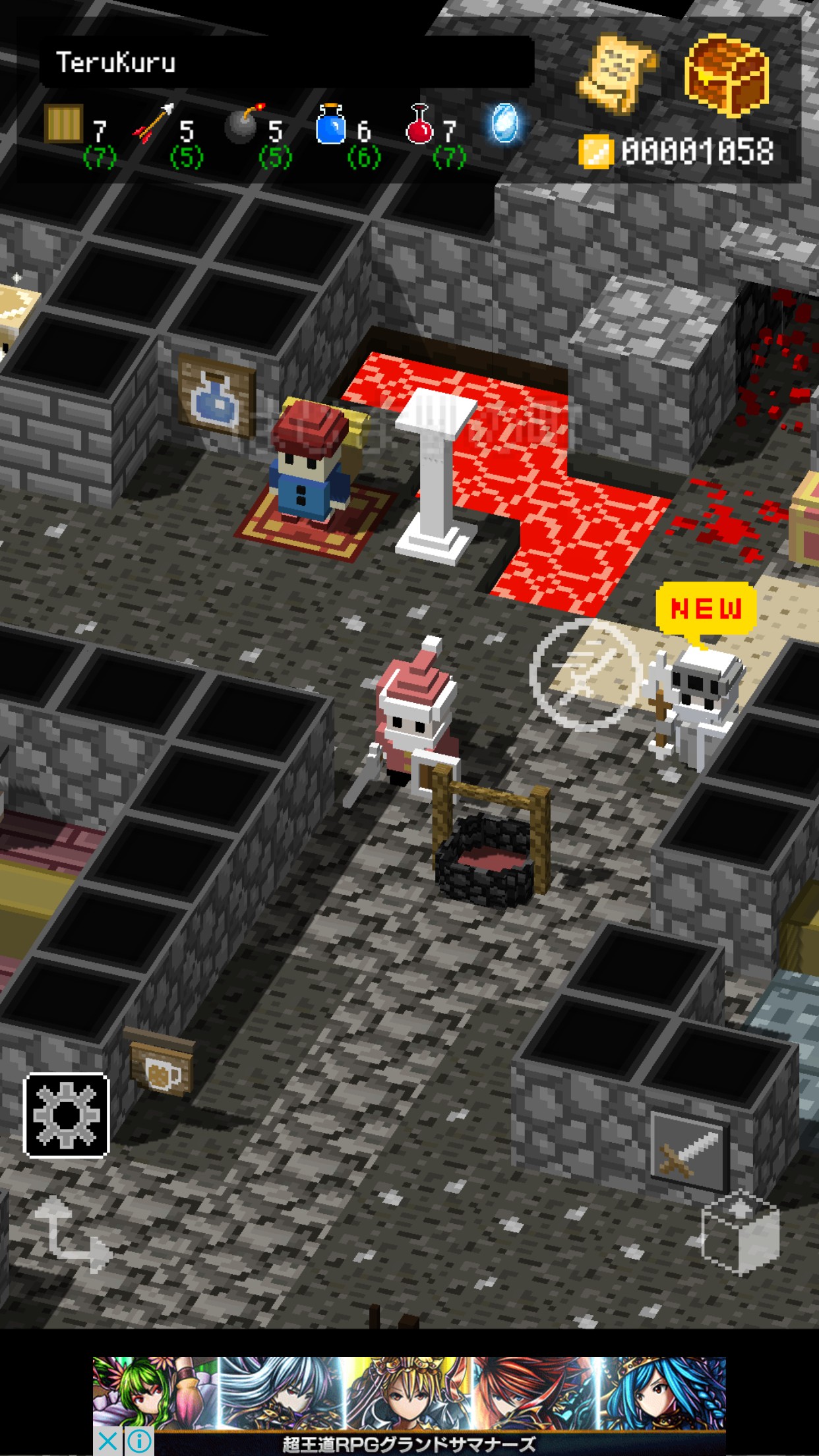Open the treasure chest menu

coord(725,74)
